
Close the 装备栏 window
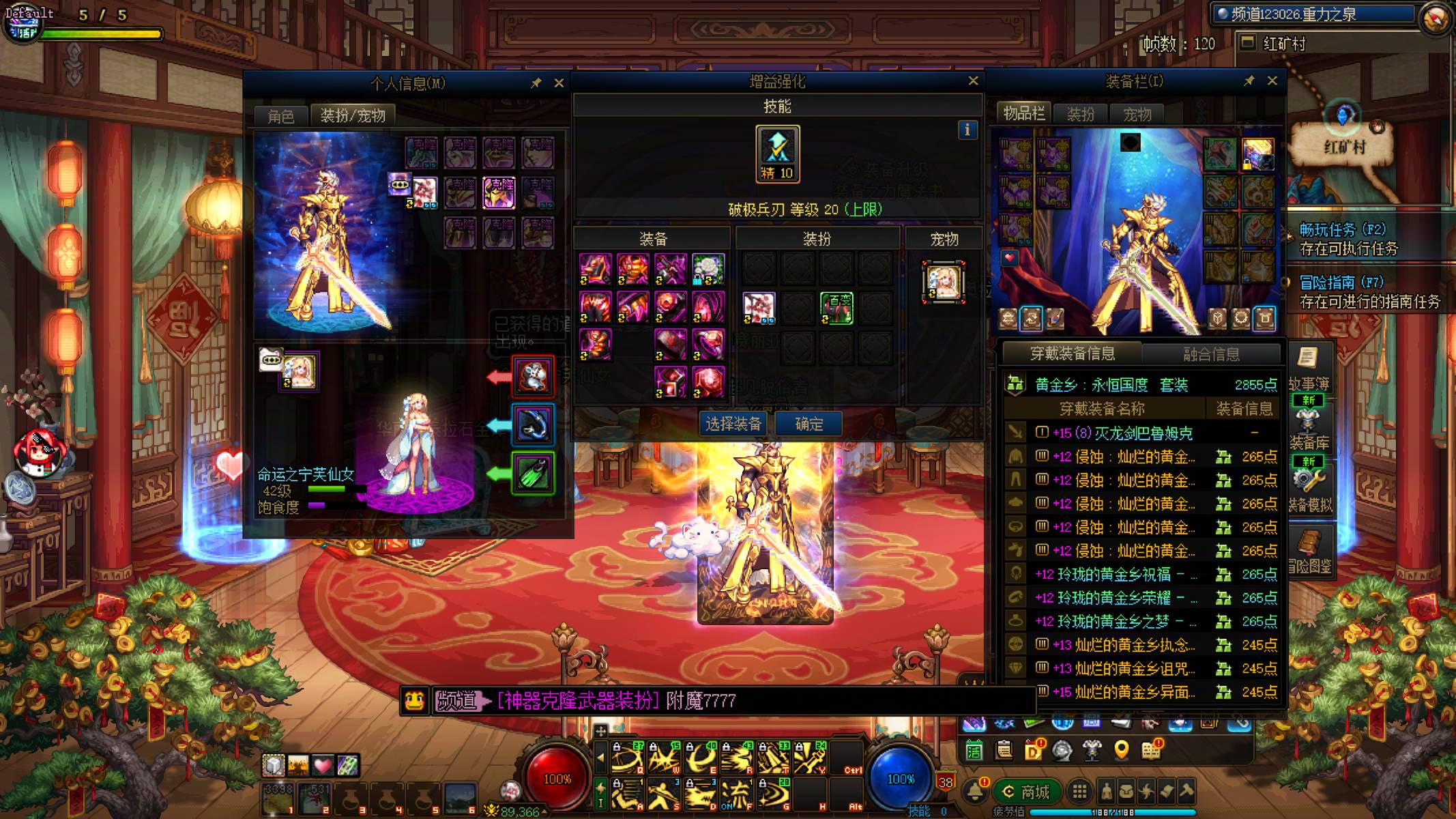[1272, 81]
